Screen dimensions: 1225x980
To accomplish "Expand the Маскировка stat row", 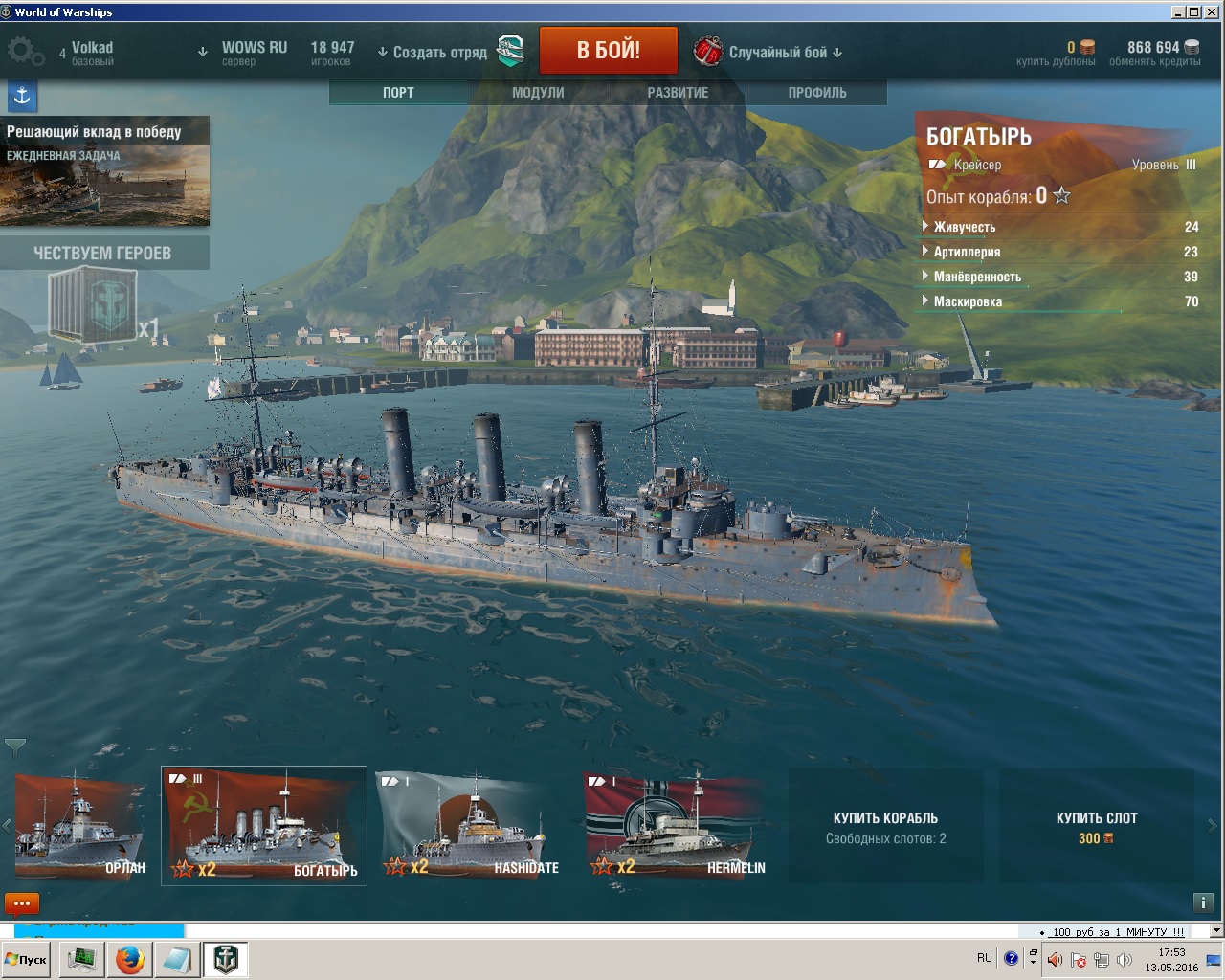I will click(x=968, y=301).
